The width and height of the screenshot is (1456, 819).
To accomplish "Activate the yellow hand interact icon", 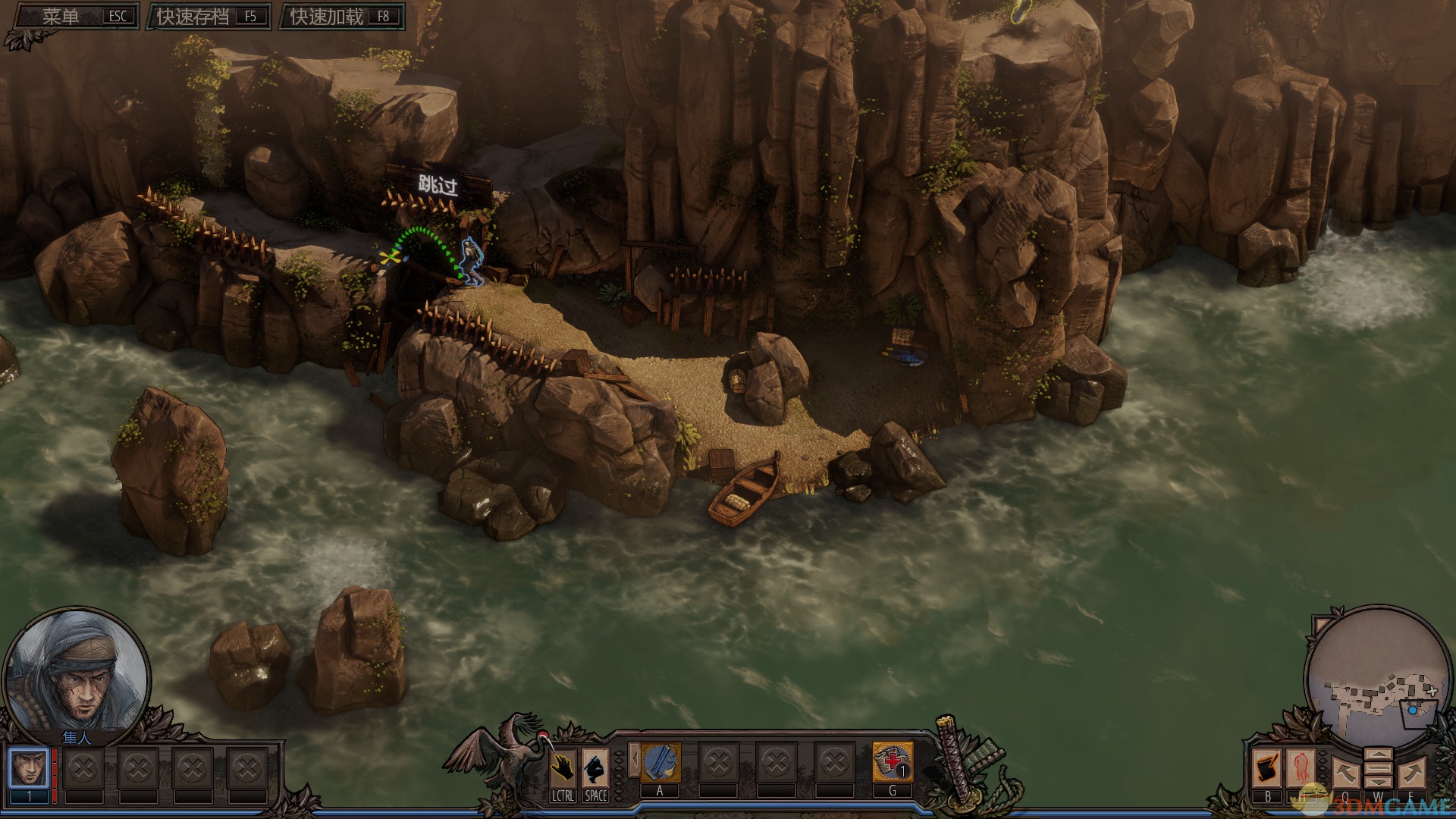I will click(562, 768).
